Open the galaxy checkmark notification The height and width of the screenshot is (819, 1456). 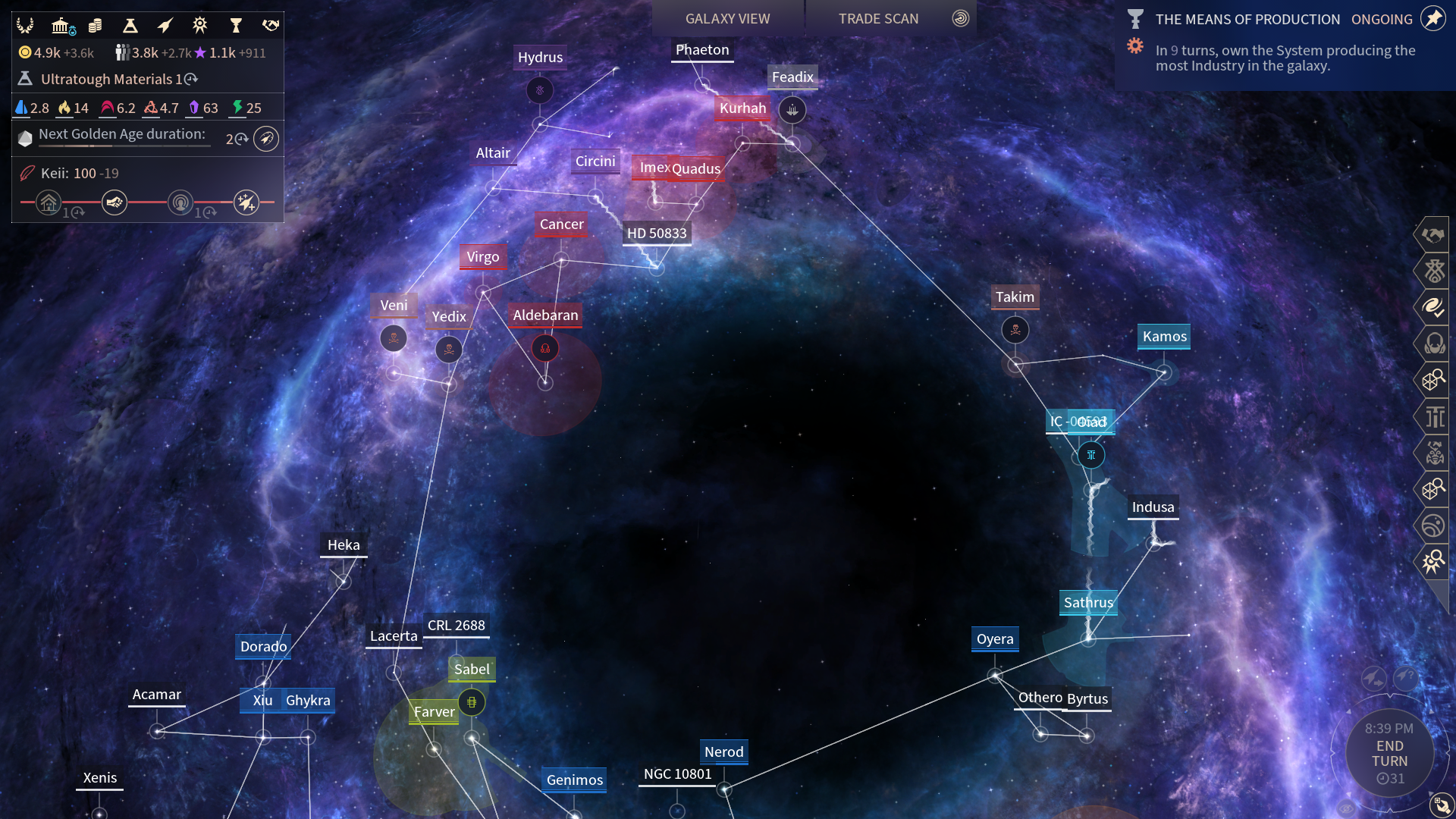(x=1433, y=307)
